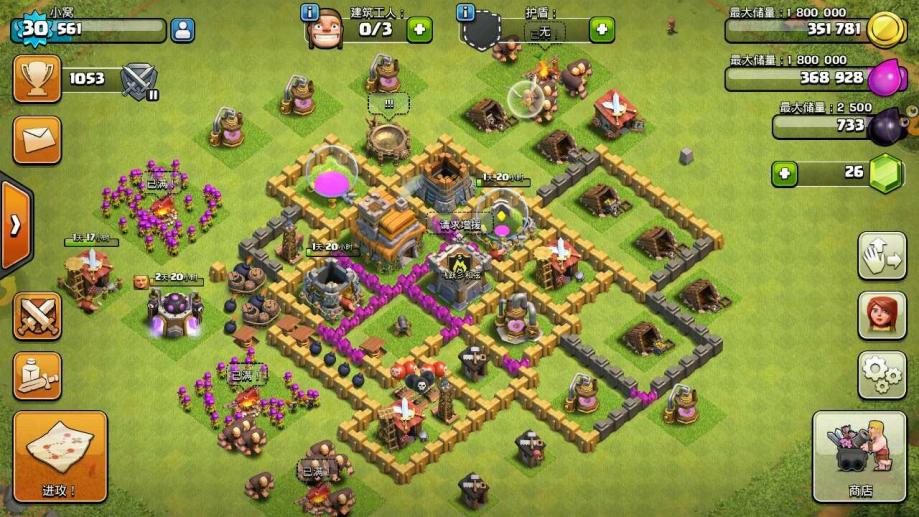View builder info icon
The height and width of the screenshot is (517, 919).
pyautogui.click(x=310, y=13)
